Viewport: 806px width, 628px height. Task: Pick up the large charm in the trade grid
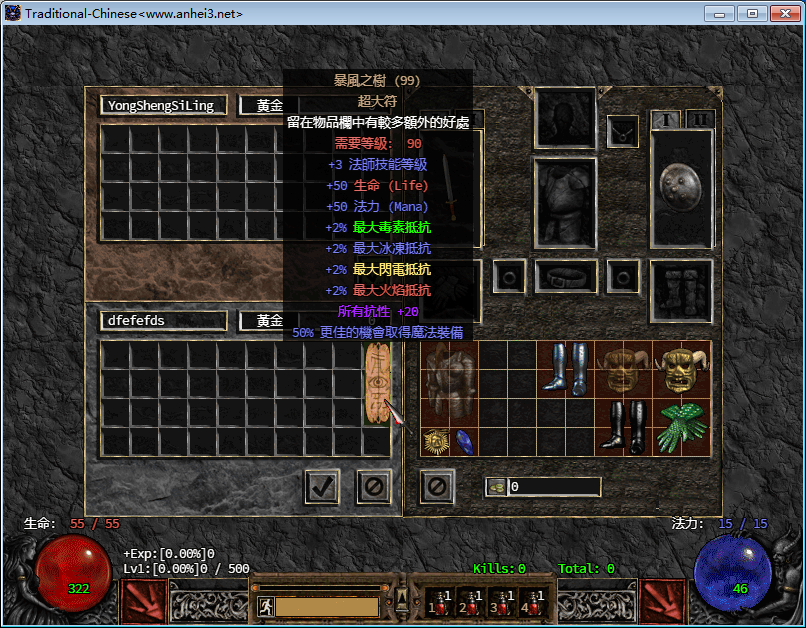tap(377, 385)
